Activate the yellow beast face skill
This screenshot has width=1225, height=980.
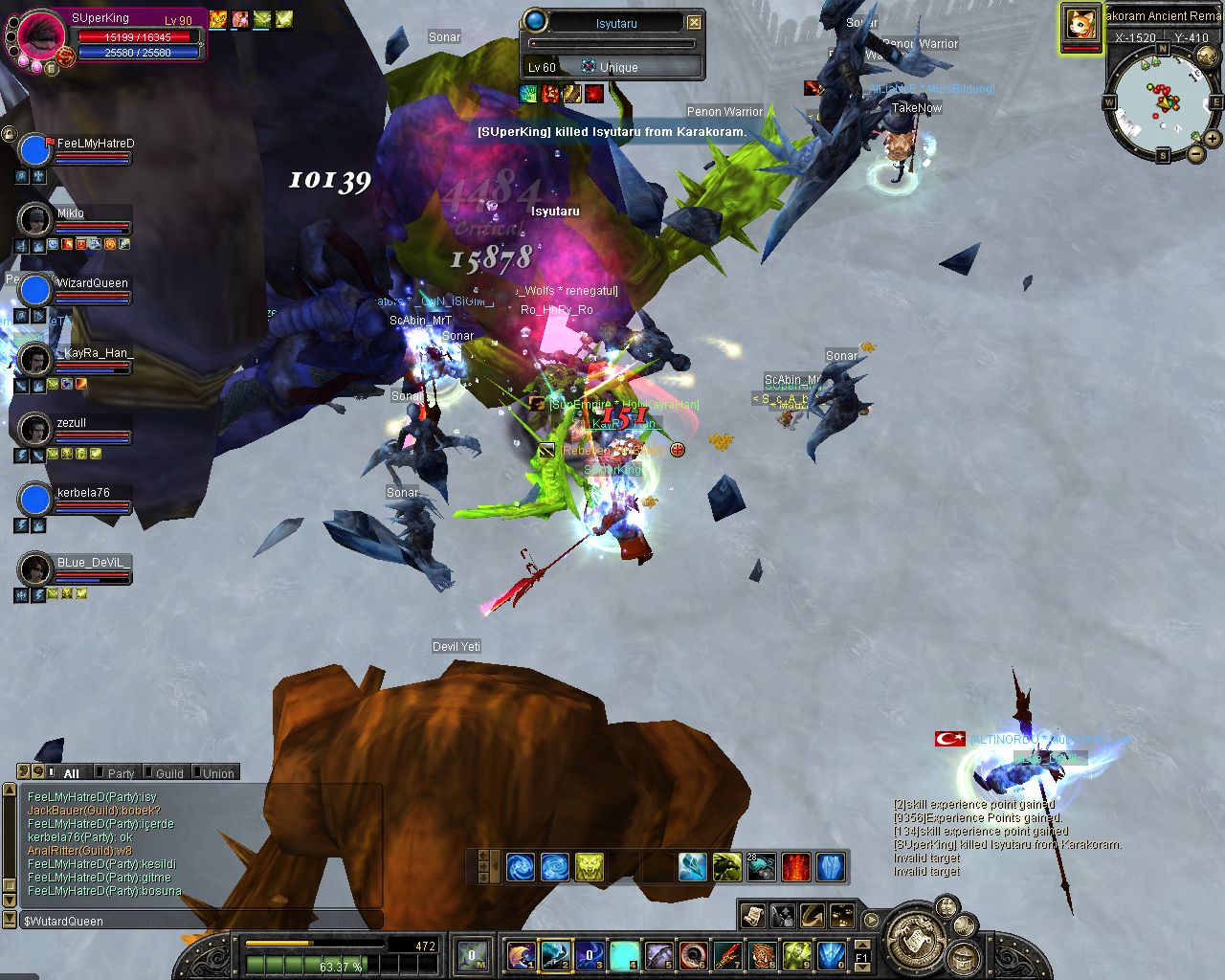point(590,867)
